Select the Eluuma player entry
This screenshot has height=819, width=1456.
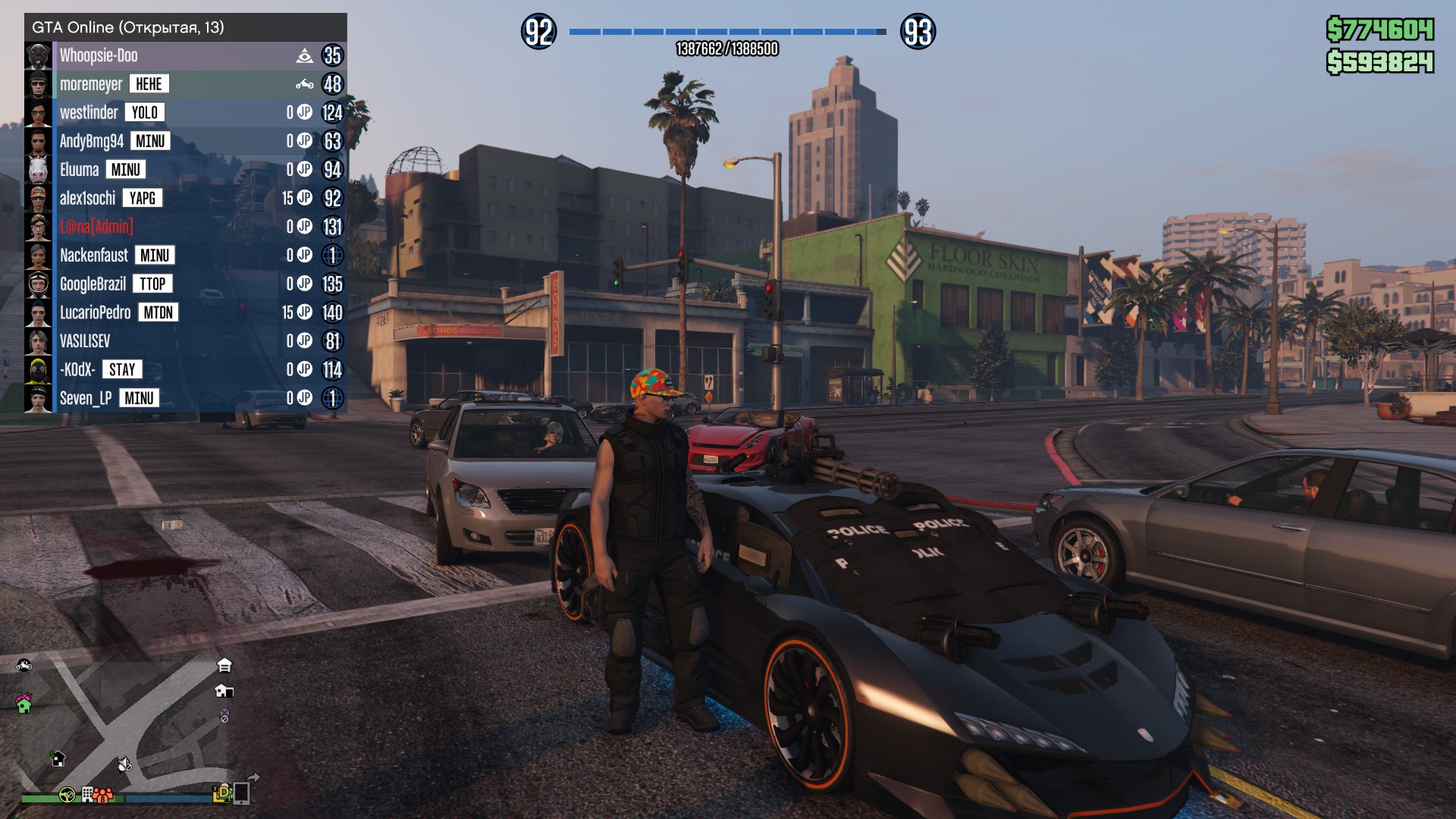click(80, 170)
